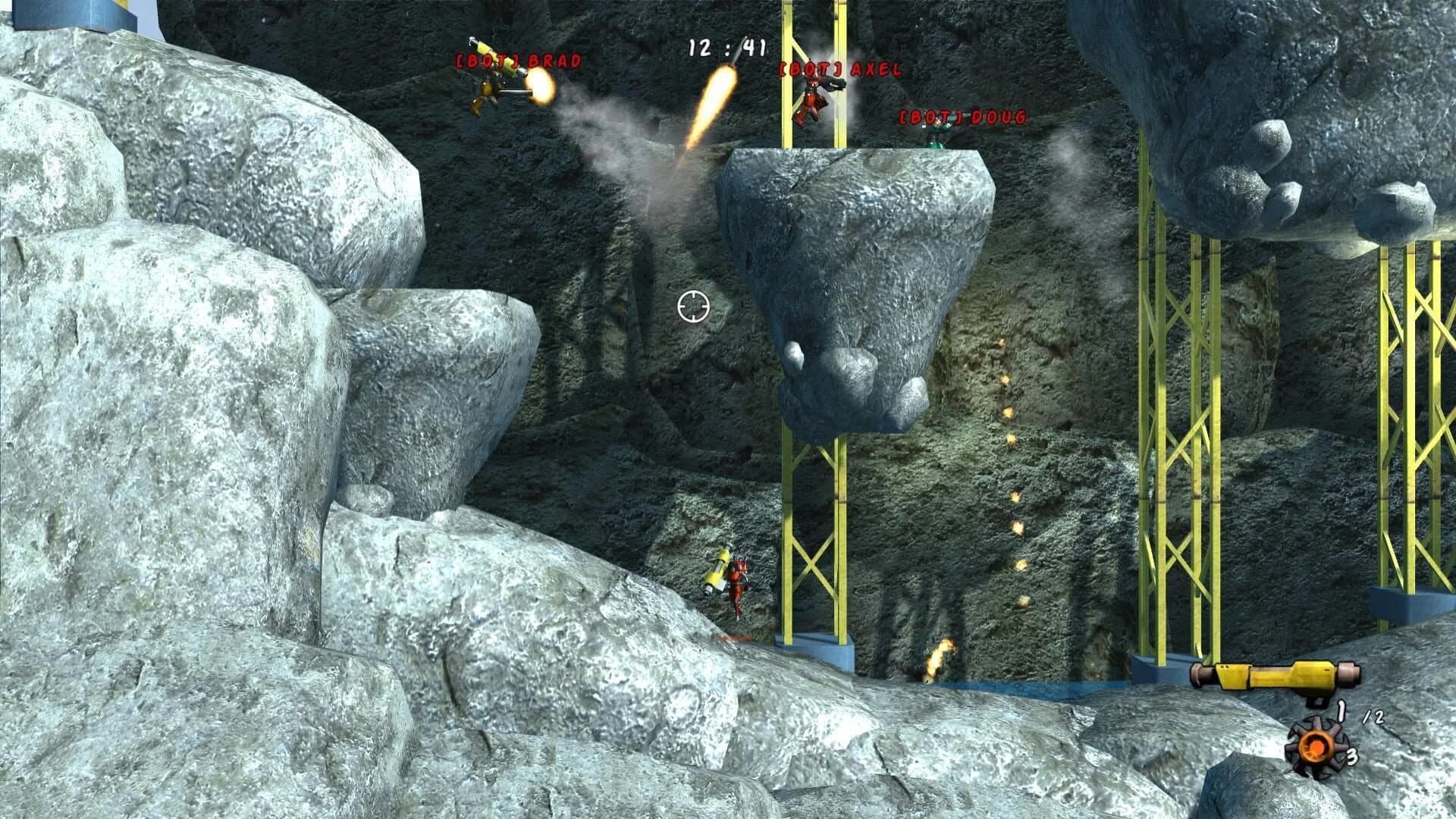Click the bazooka's trigger grip
This screenshot has width=1456, height=819.
[x=1315, y=702]
